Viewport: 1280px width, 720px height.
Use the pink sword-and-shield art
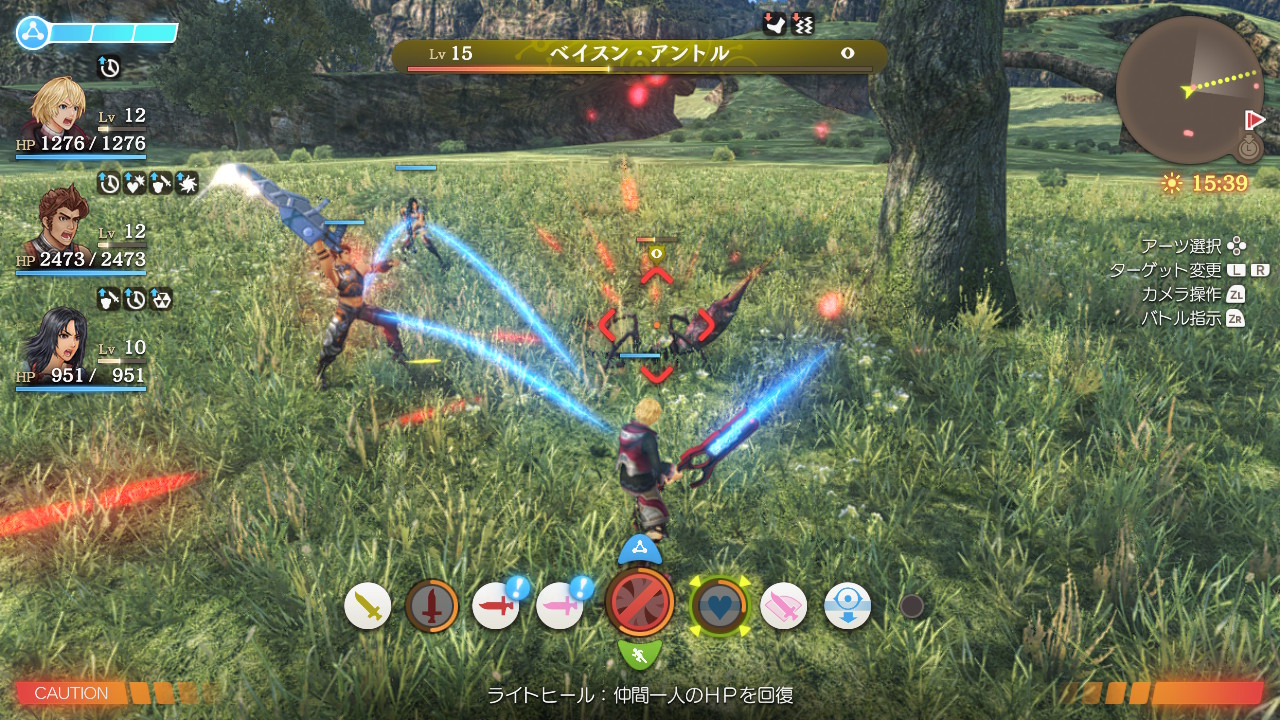tap(784, 606)
